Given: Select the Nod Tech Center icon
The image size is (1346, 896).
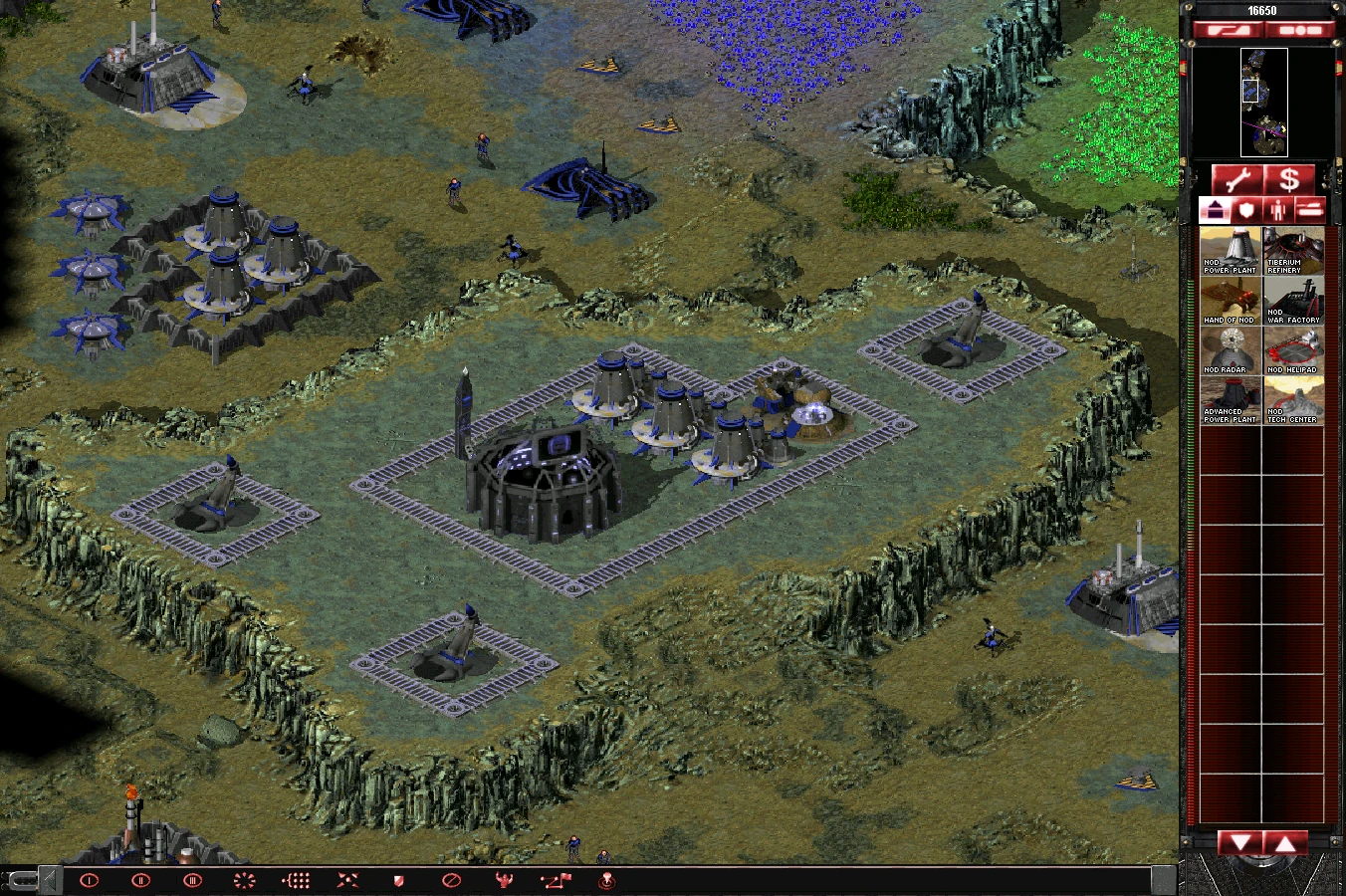Looking at the screenshot, I should (x=1292, y=400).
